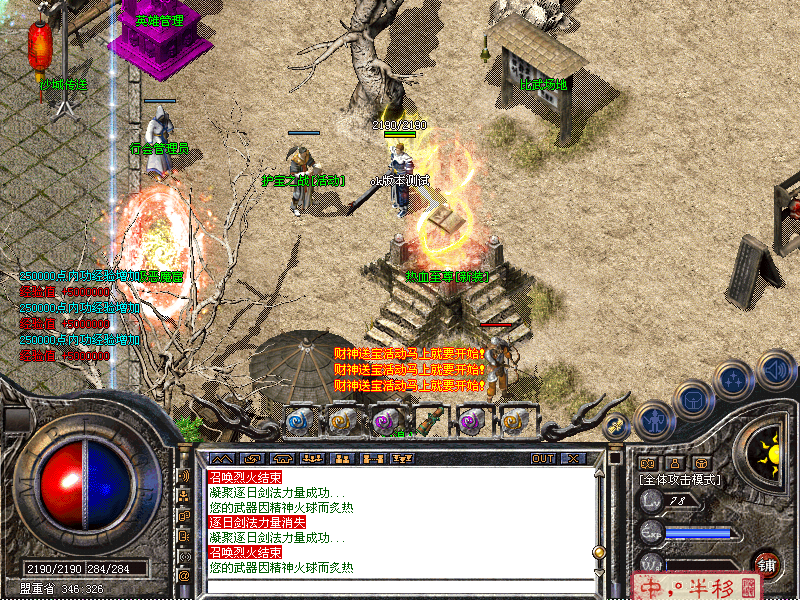800x600 pixels.
Task: Click the OUT button on chat panel
Action: [x=543, y=458]
